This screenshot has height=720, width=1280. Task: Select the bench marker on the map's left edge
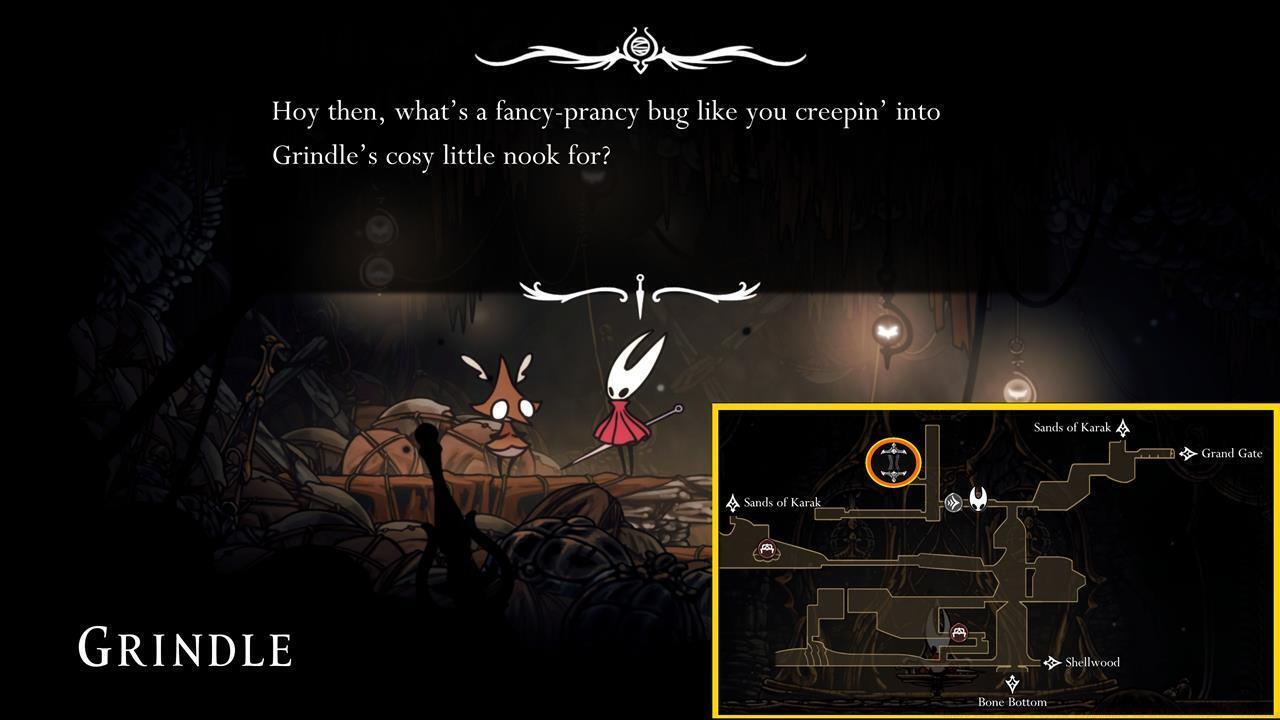coord(766,549)
